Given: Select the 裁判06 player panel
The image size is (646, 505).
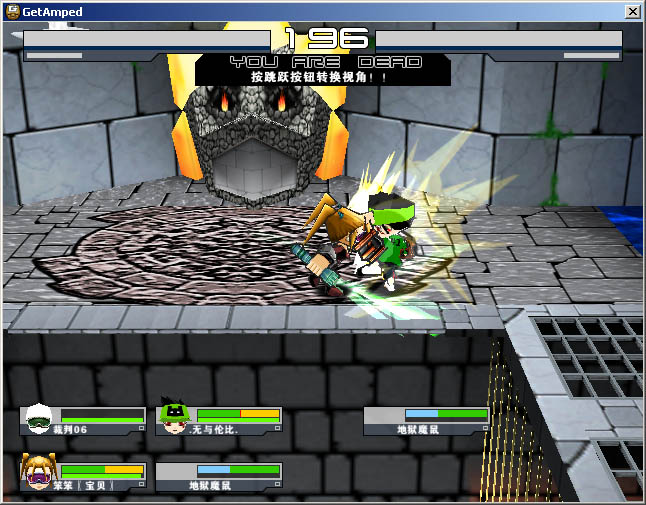Looking at the screenshot, I should (x=84, y=420).
